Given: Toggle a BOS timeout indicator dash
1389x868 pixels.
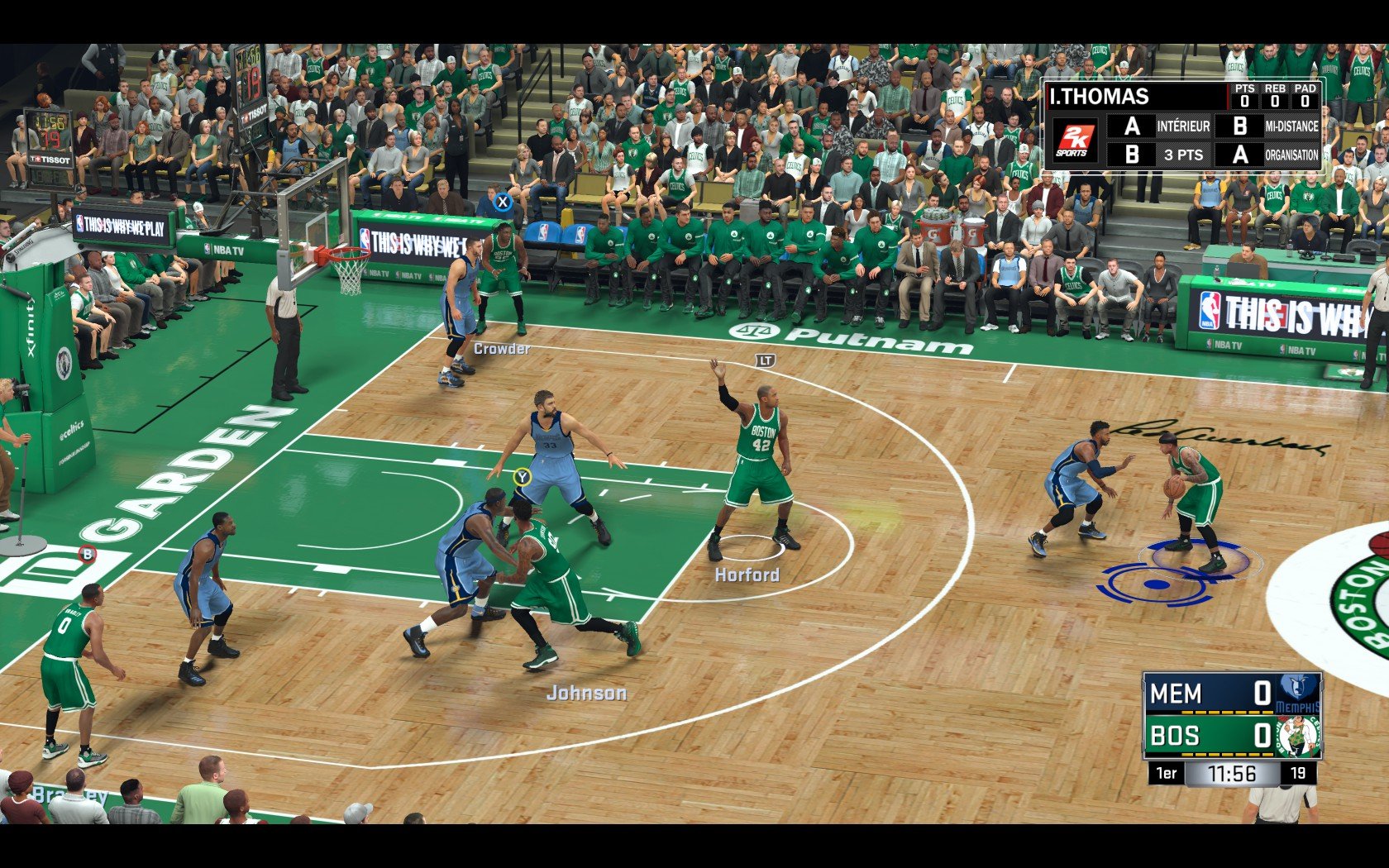Looking at the screenshot, I should 1215,753.
